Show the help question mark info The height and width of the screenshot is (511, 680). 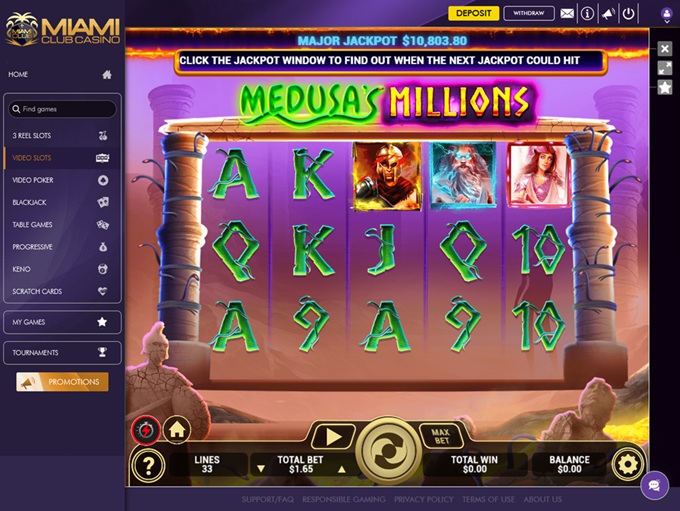pyautogui.click(x=148, y=464)
